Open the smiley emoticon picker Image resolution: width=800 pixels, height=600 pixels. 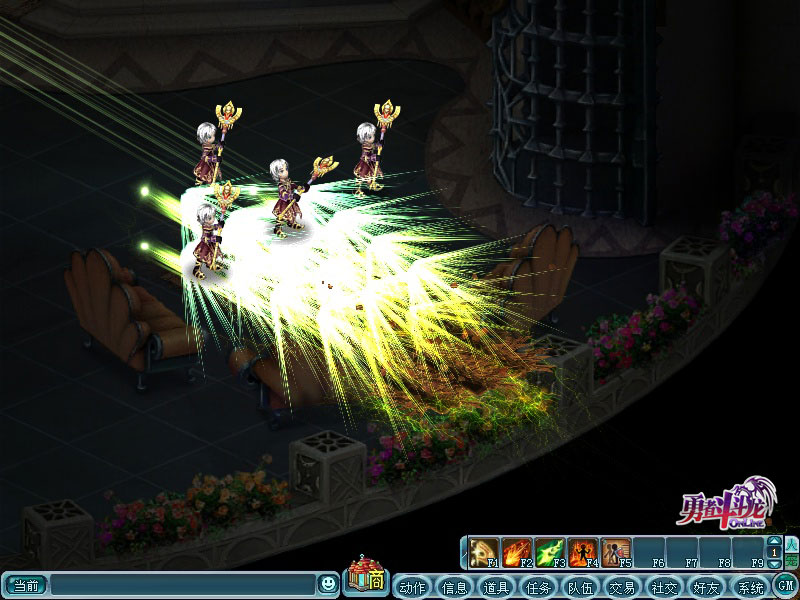click(x=327, y=584)
